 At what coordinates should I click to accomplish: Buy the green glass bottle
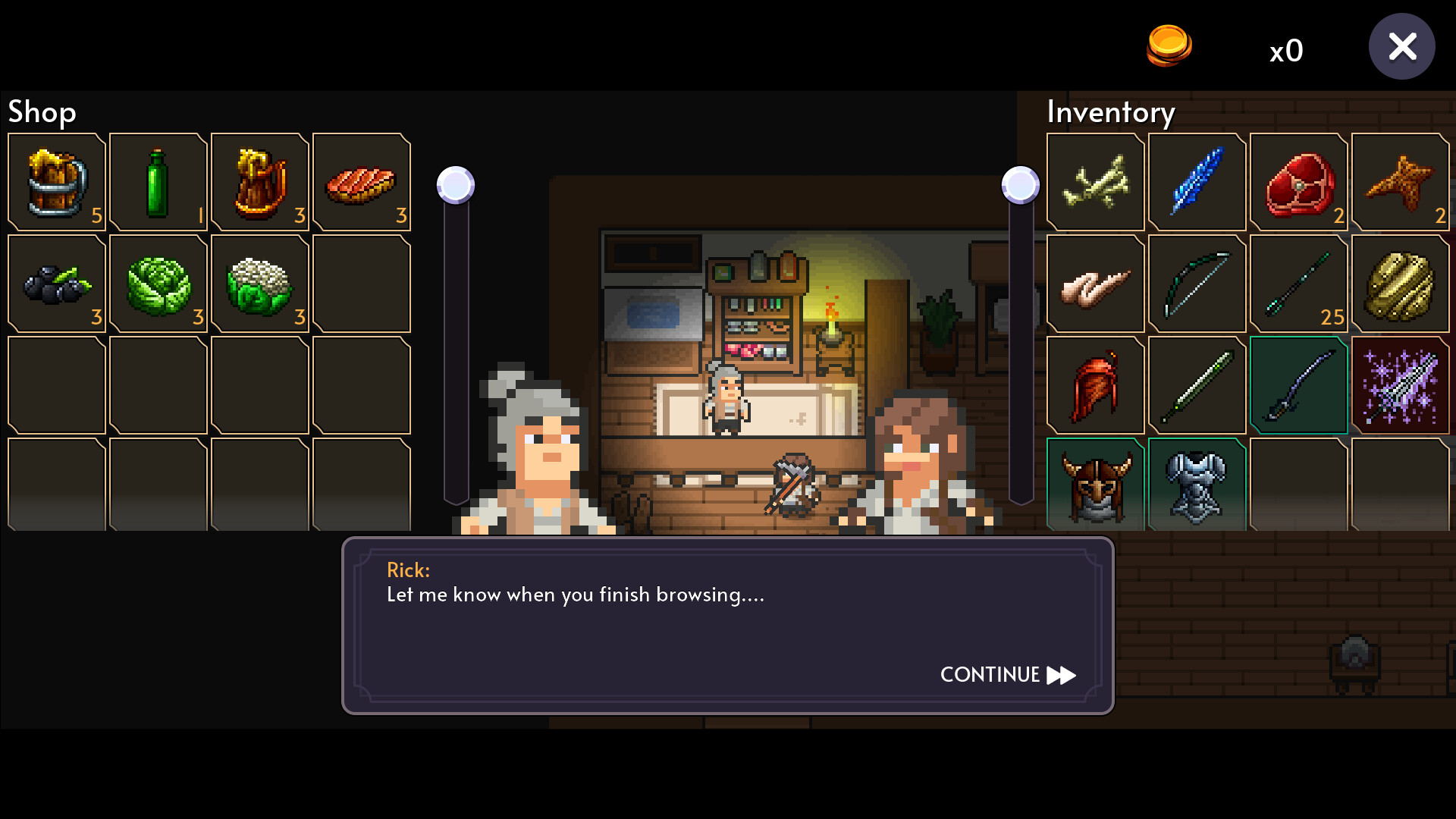pos(158,182)
